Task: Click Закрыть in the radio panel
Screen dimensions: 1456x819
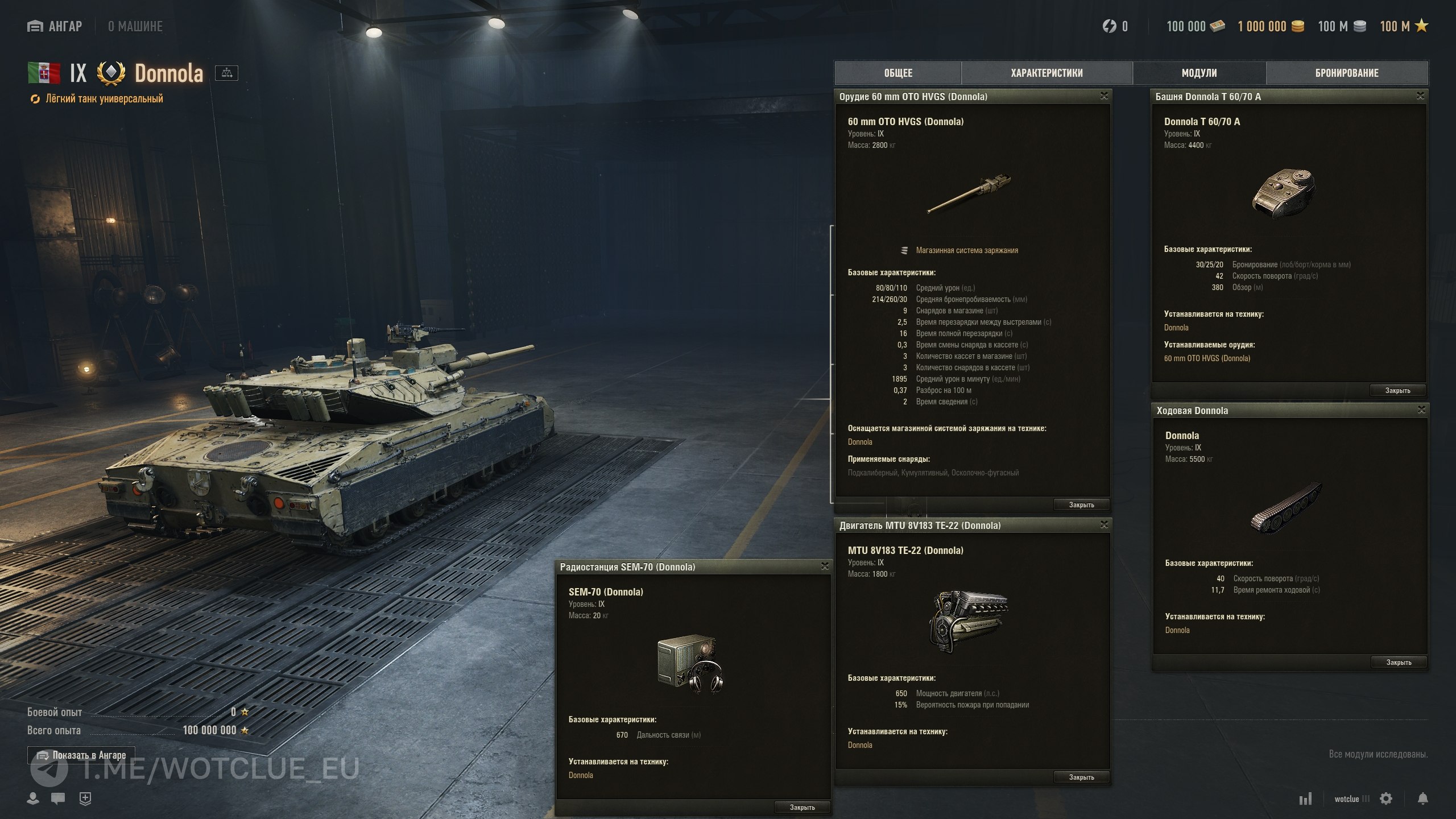Action: point(802,807)
